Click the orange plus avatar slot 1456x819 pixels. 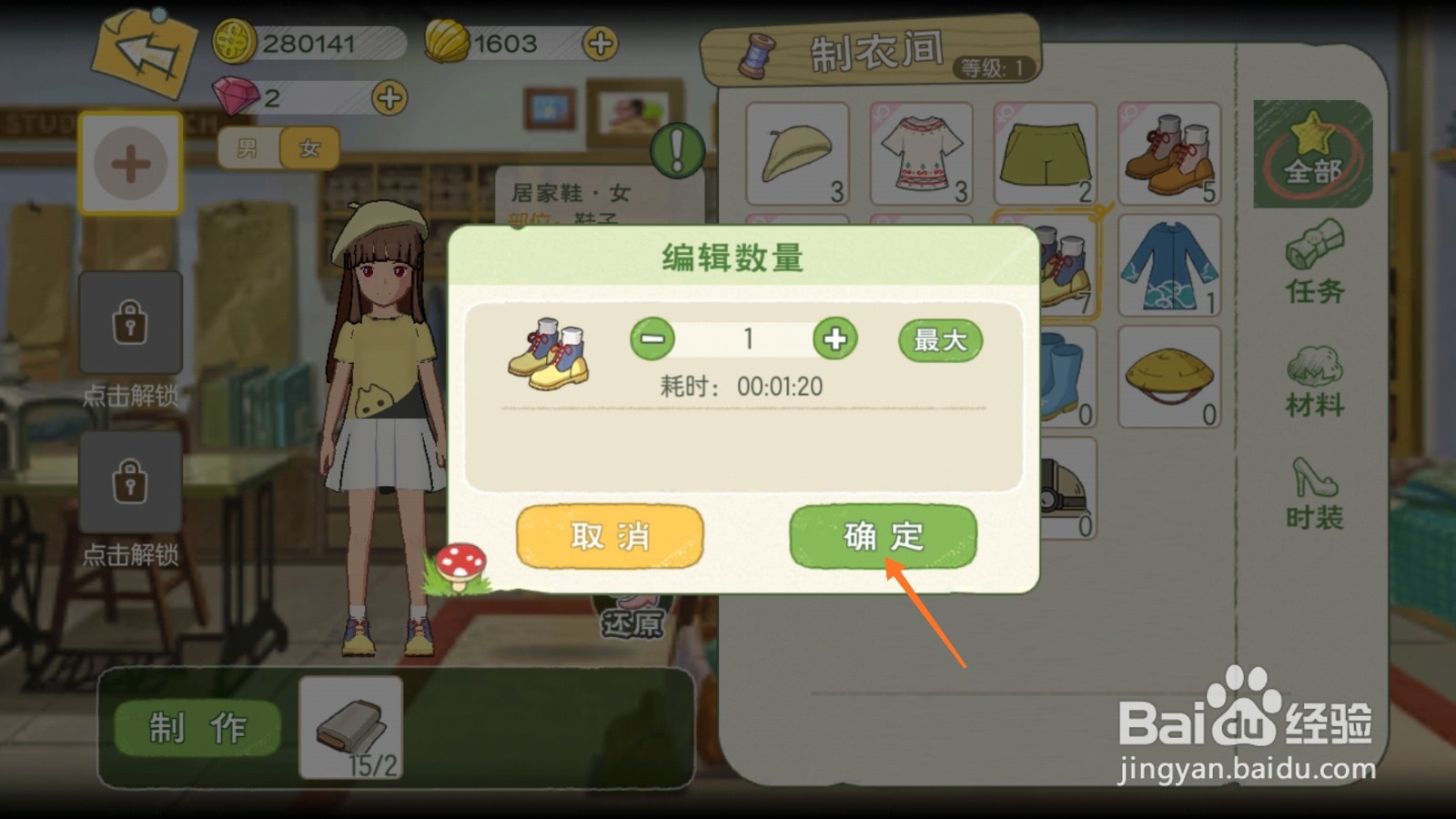pyautogui.click(x=132, y=164)
